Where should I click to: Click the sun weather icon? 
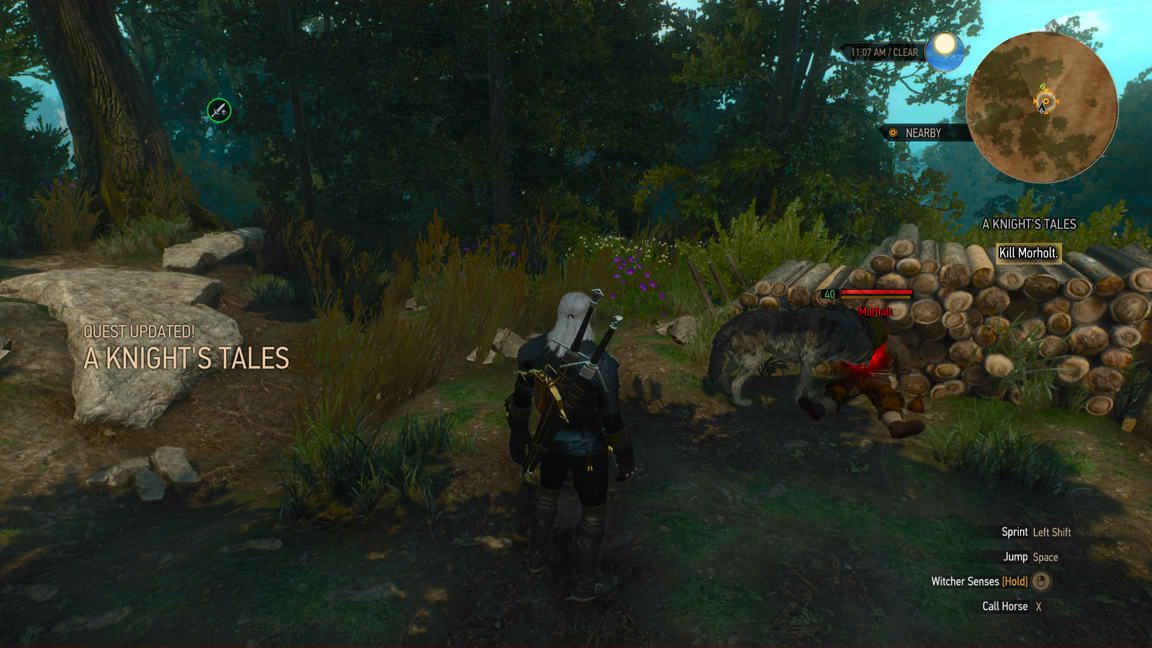[944, 50]
